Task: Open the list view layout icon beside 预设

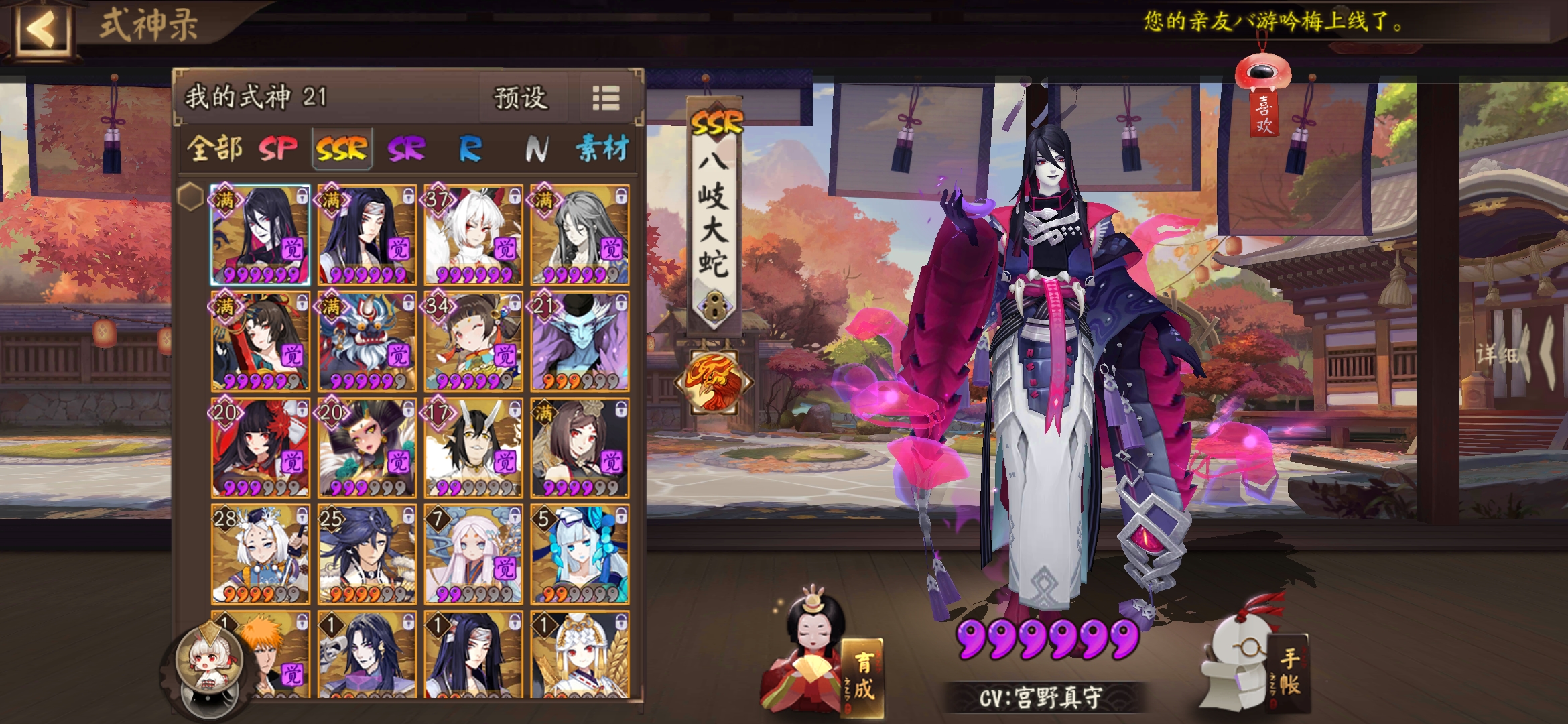Action: [x=606, y=97]
